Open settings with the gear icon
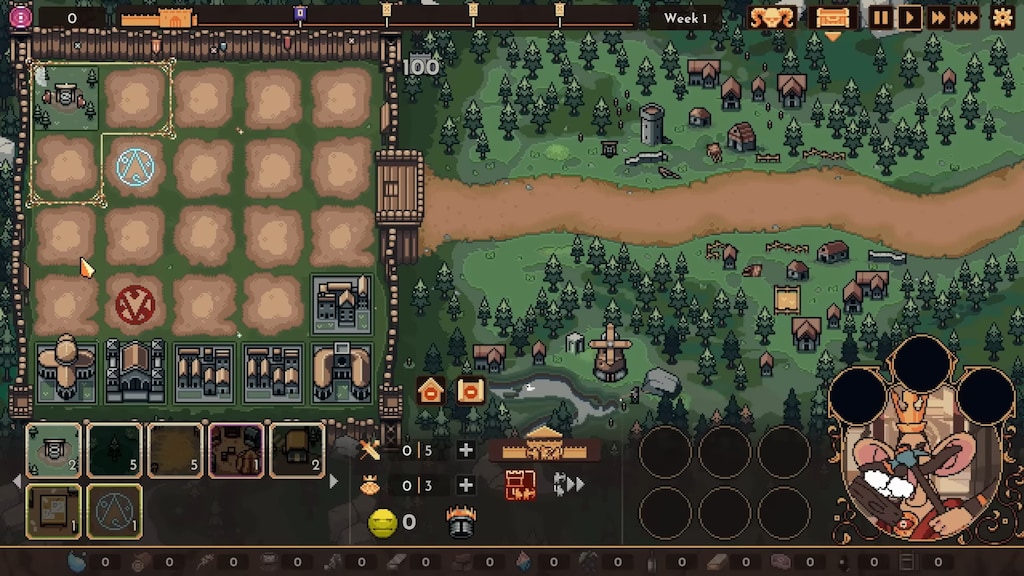The image size is (1024, 576). coord(1002,17)
